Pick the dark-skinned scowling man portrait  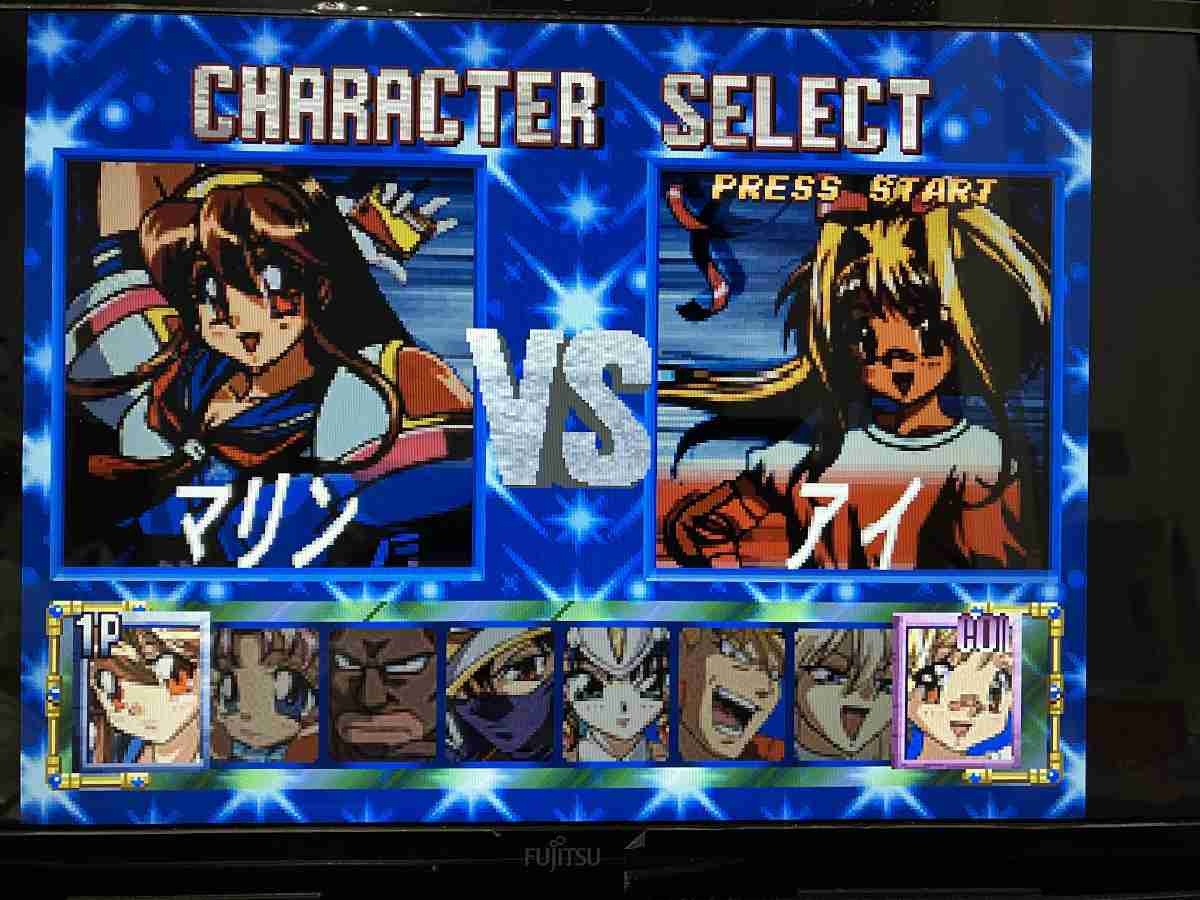pos(383,694)
